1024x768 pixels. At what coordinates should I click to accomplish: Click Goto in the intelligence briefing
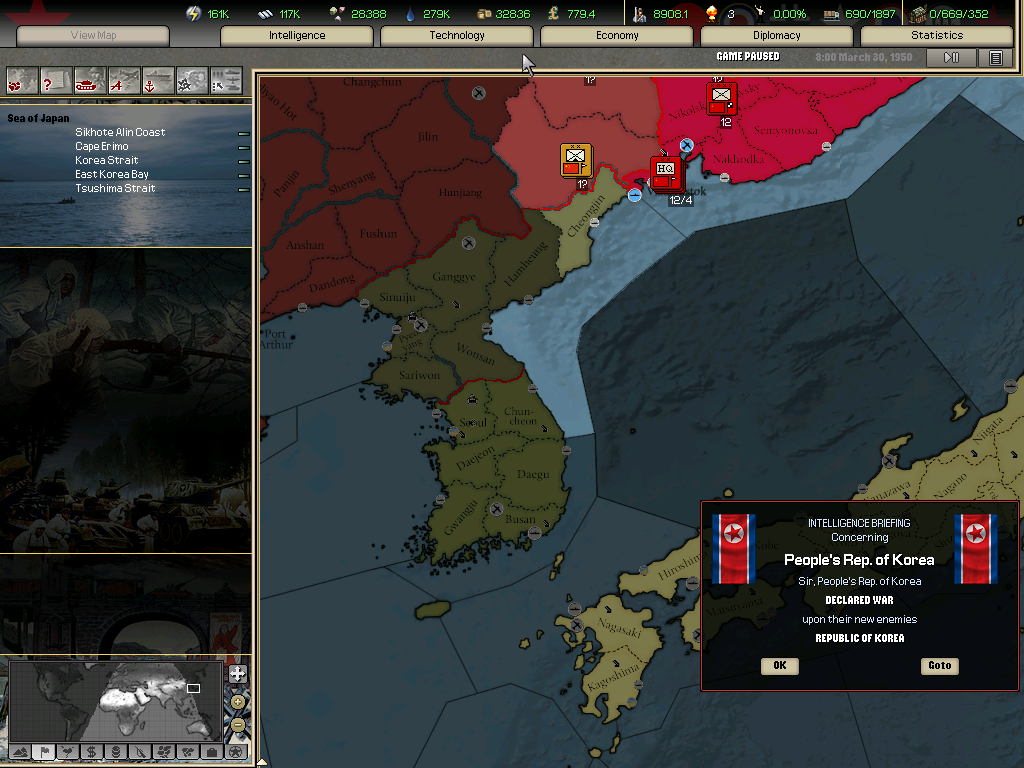[939, 666]
